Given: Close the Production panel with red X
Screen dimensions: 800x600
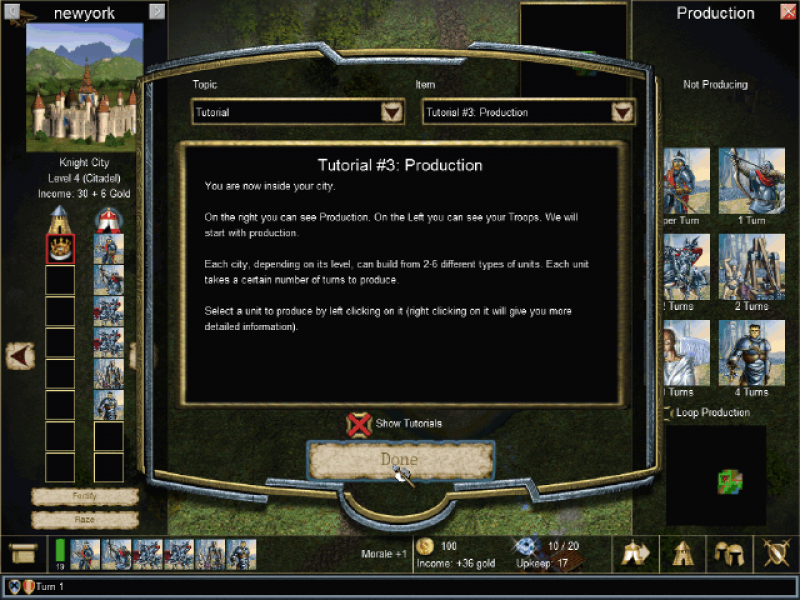Looking at the screenshot, I should click(x=787, y=13).
